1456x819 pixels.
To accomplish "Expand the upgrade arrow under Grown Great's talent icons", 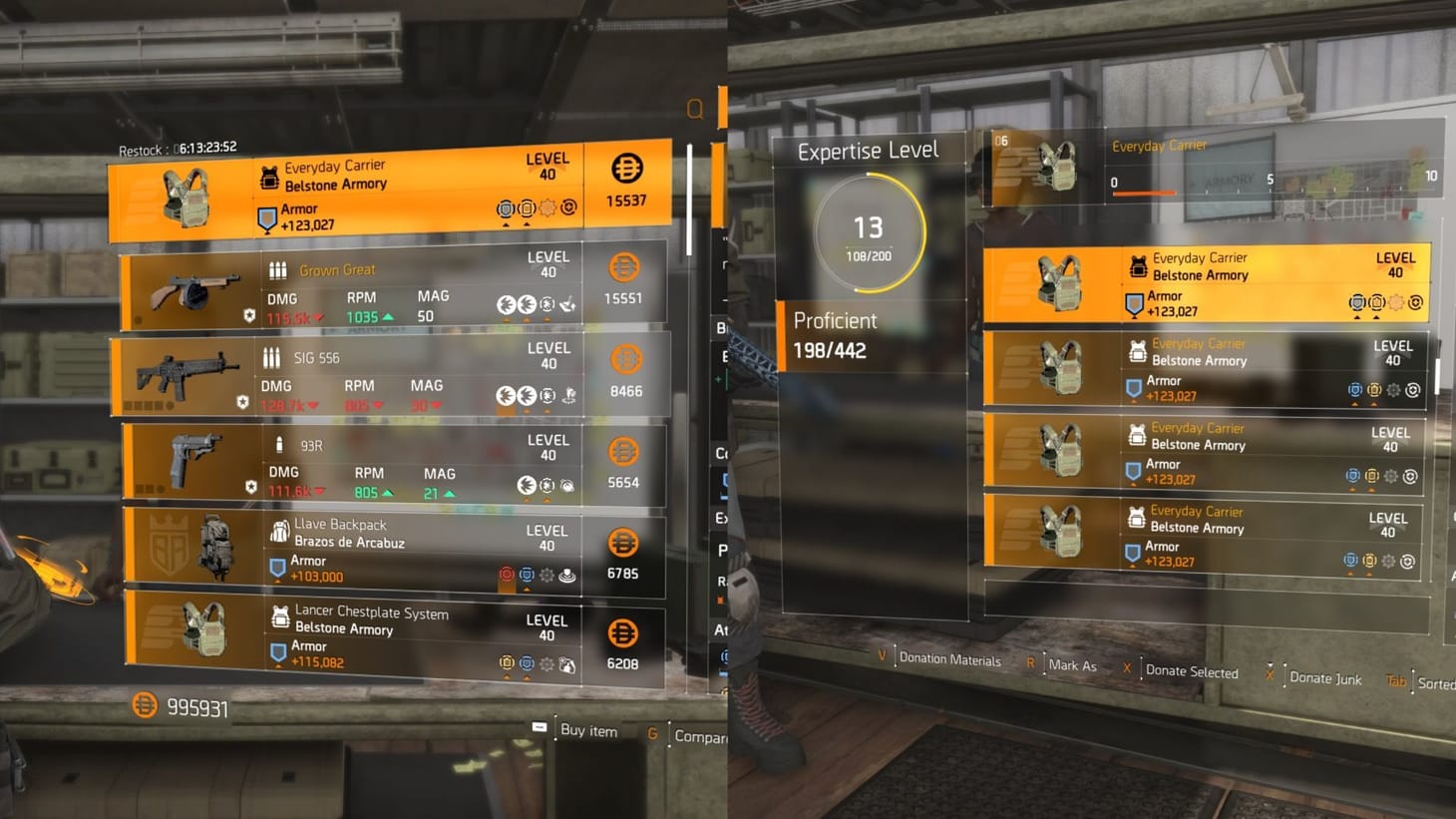I will coord(507,320).
